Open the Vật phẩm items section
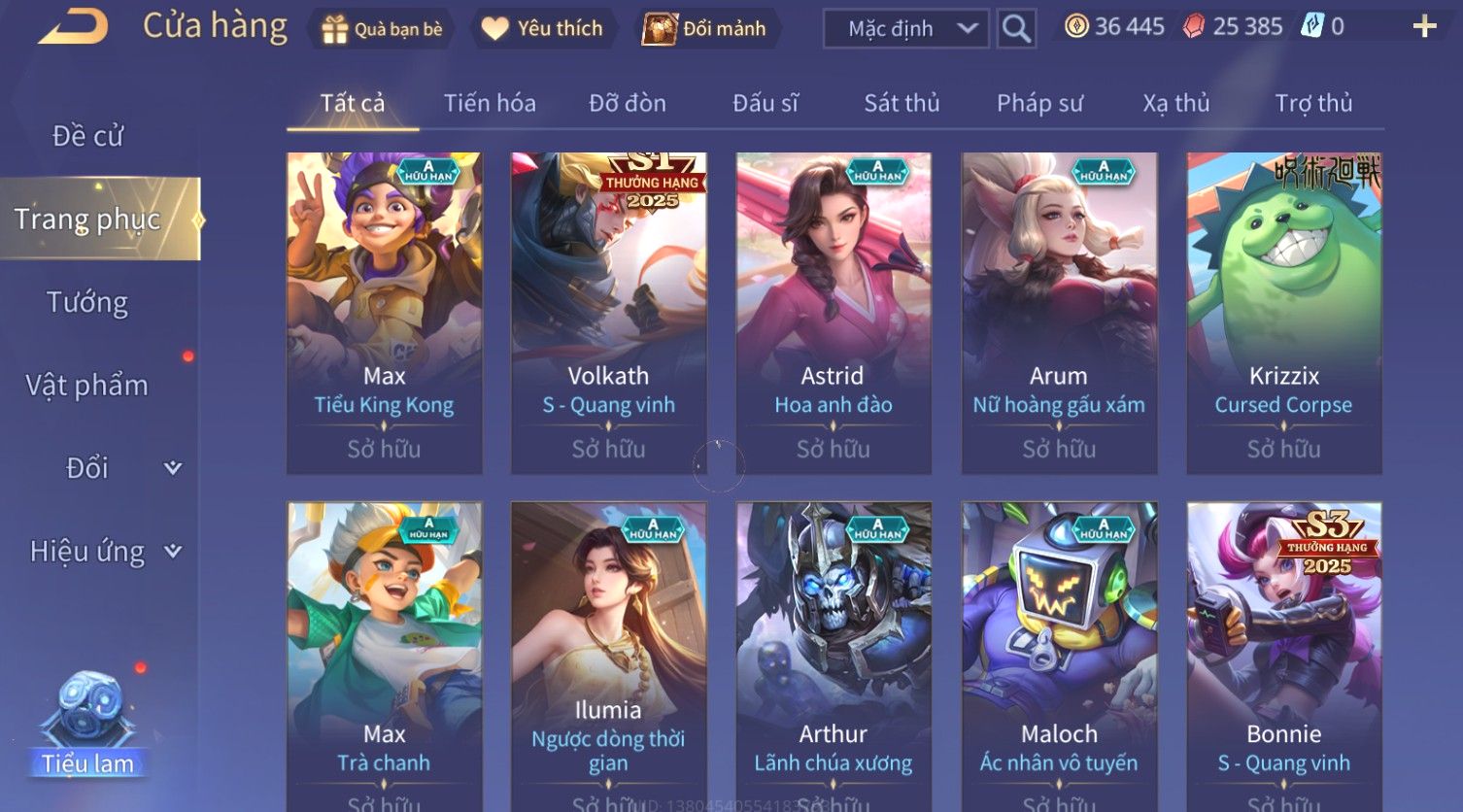 coord(87,386)
